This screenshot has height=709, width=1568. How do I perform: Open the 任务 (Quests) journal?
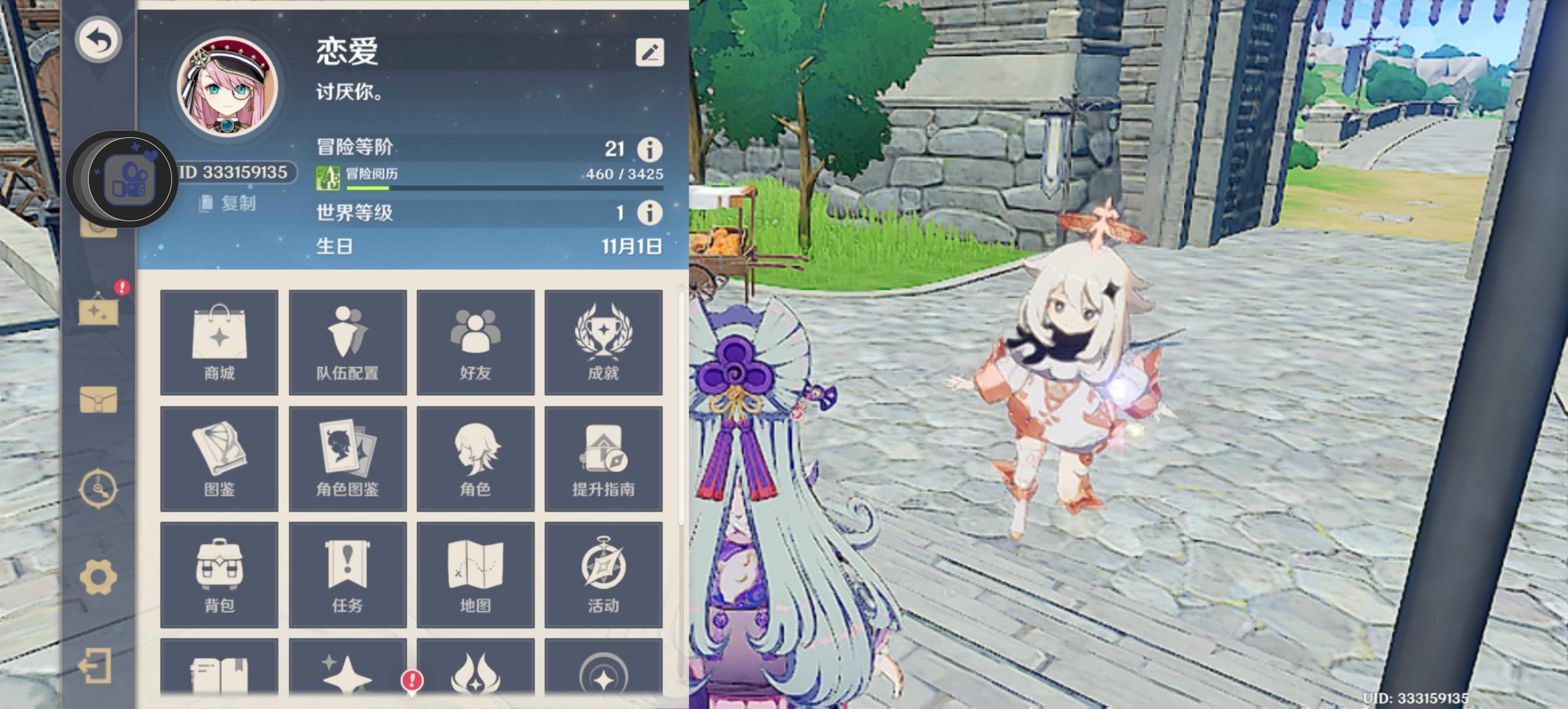pyautogui.click(x=347, y=574)
